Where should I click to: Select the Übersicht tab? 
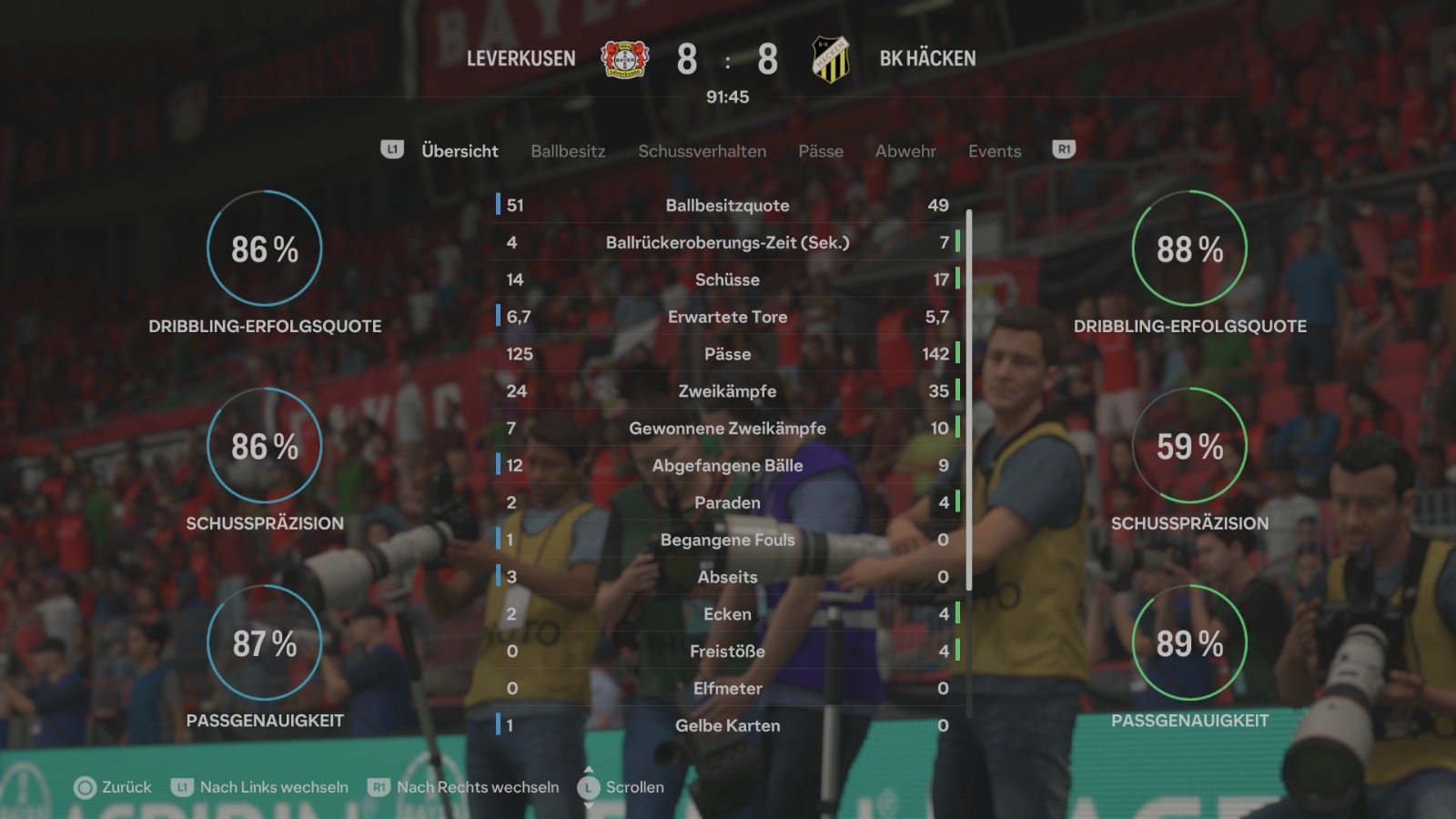(x=460, y=151)
